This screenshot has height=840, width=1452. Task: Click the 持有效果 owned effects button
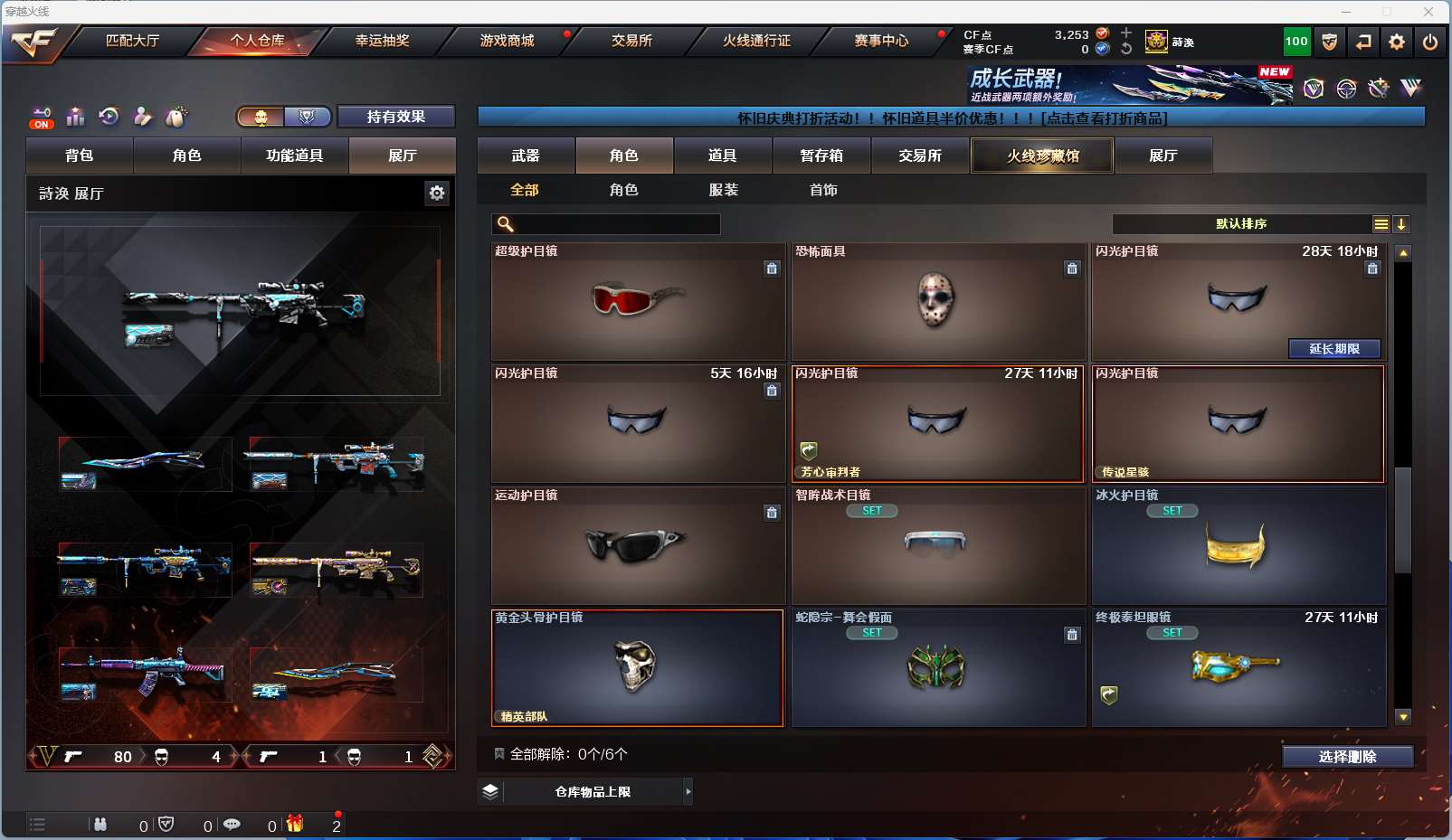click(395, 117)
